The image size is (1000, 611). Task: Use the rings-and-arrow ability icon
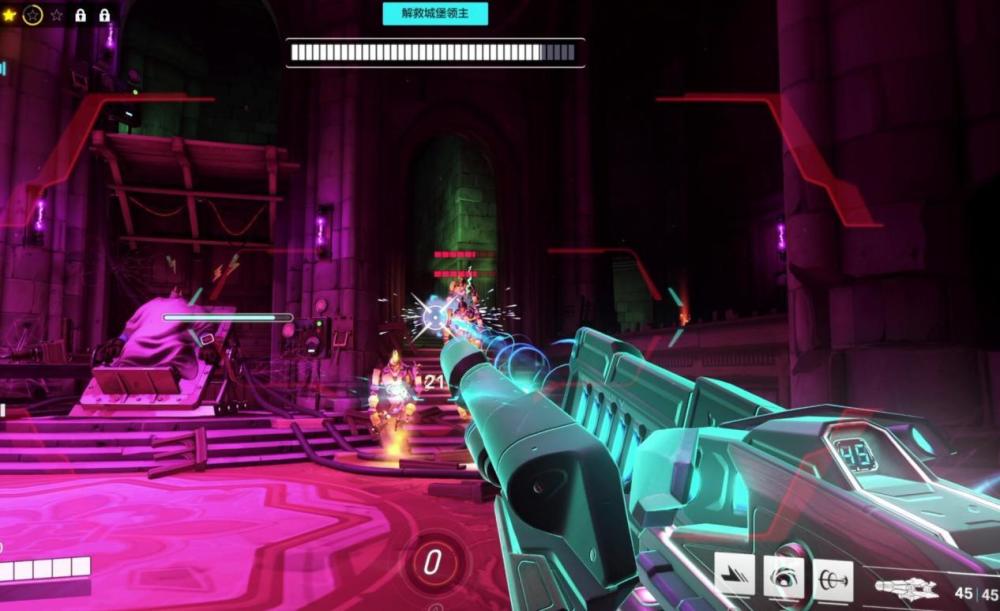(833, 577)
